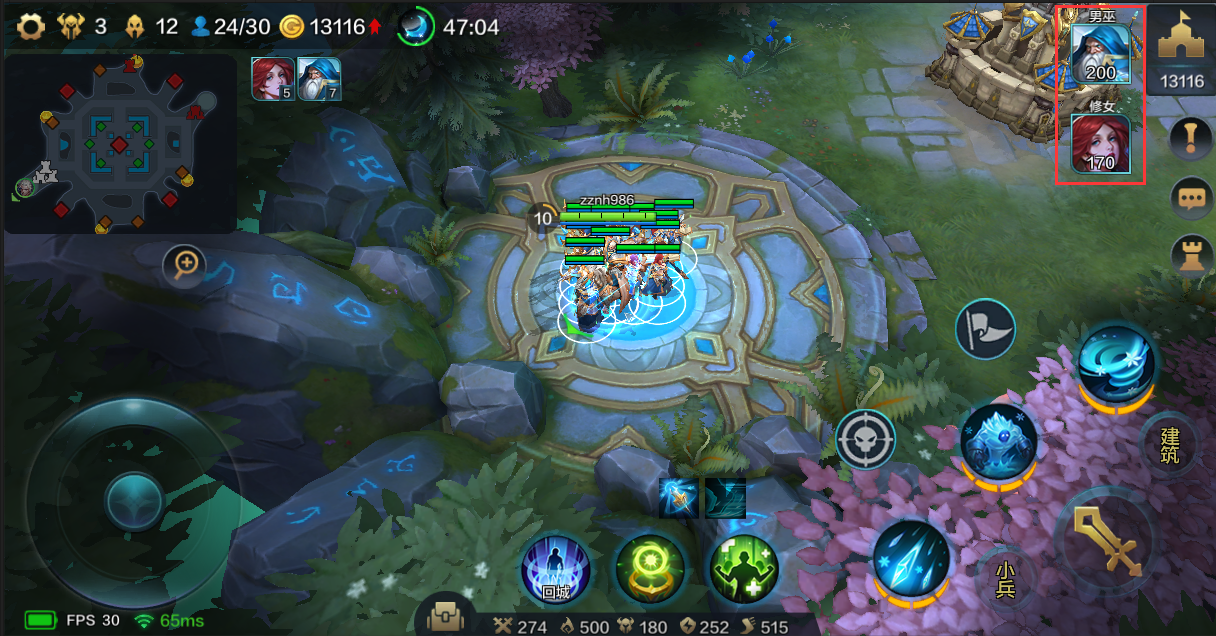Tap the magnifier zoom button

click(x=187, y=266)
